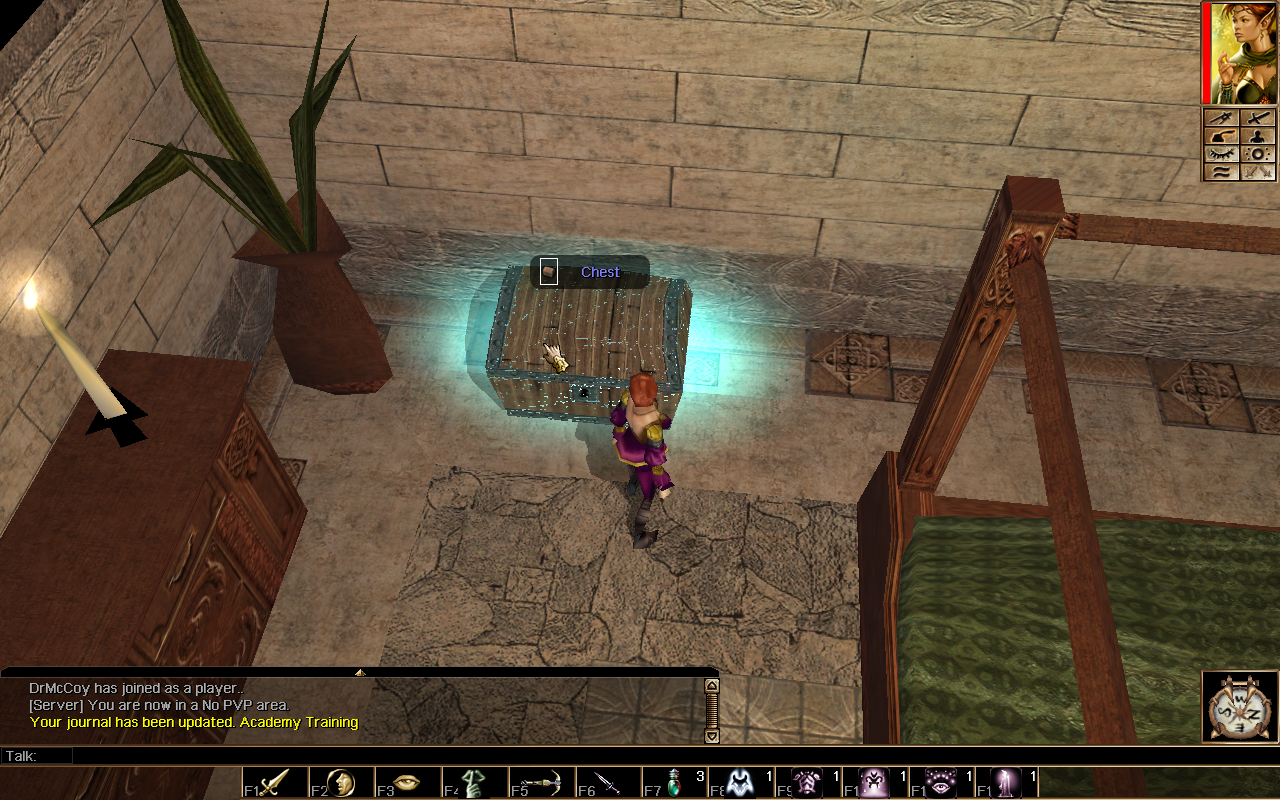Open the character sheet silhouette icon

click(x=1258, y=136)
